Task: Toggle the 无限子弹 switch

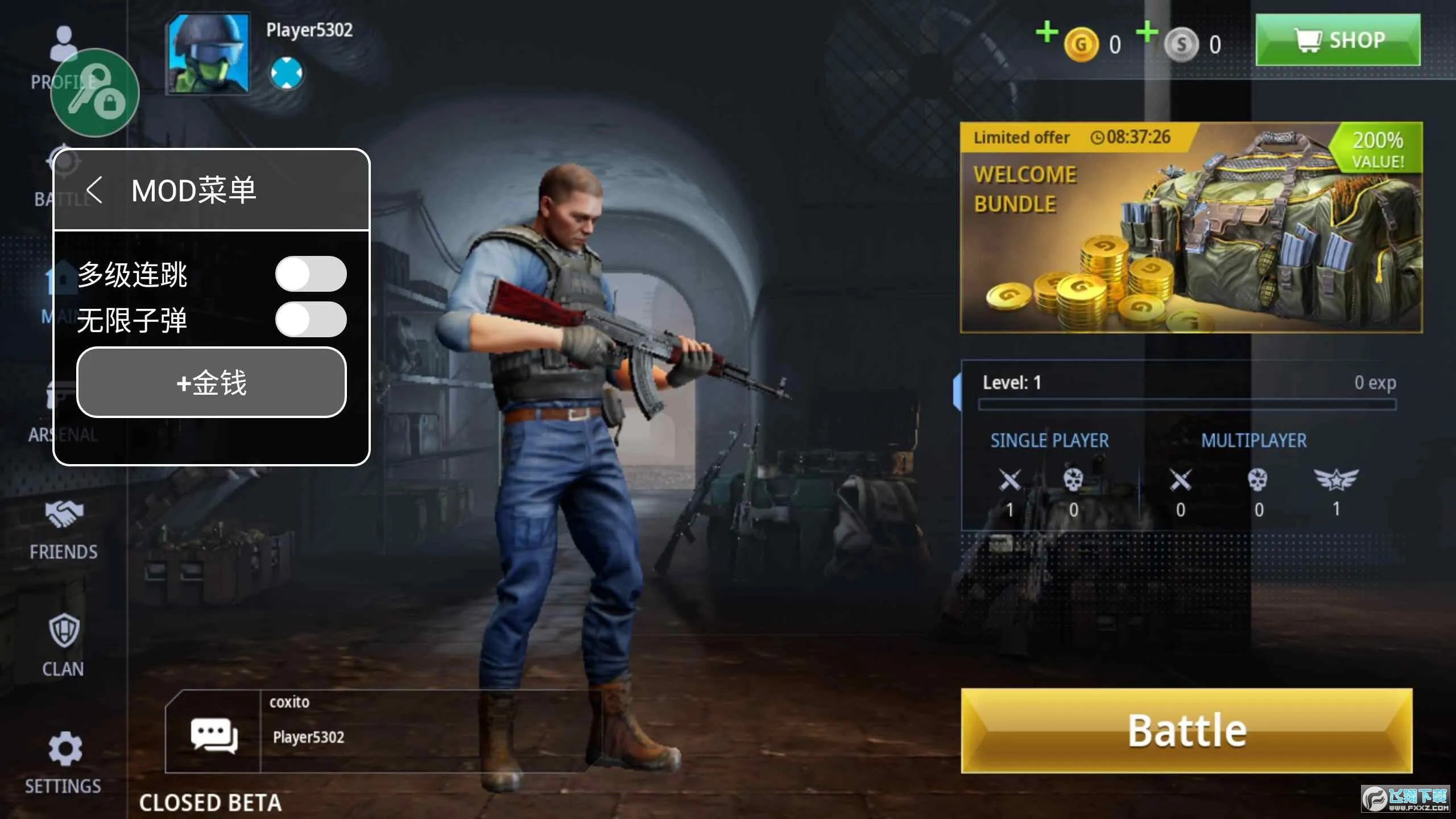Action: [311, 320]
